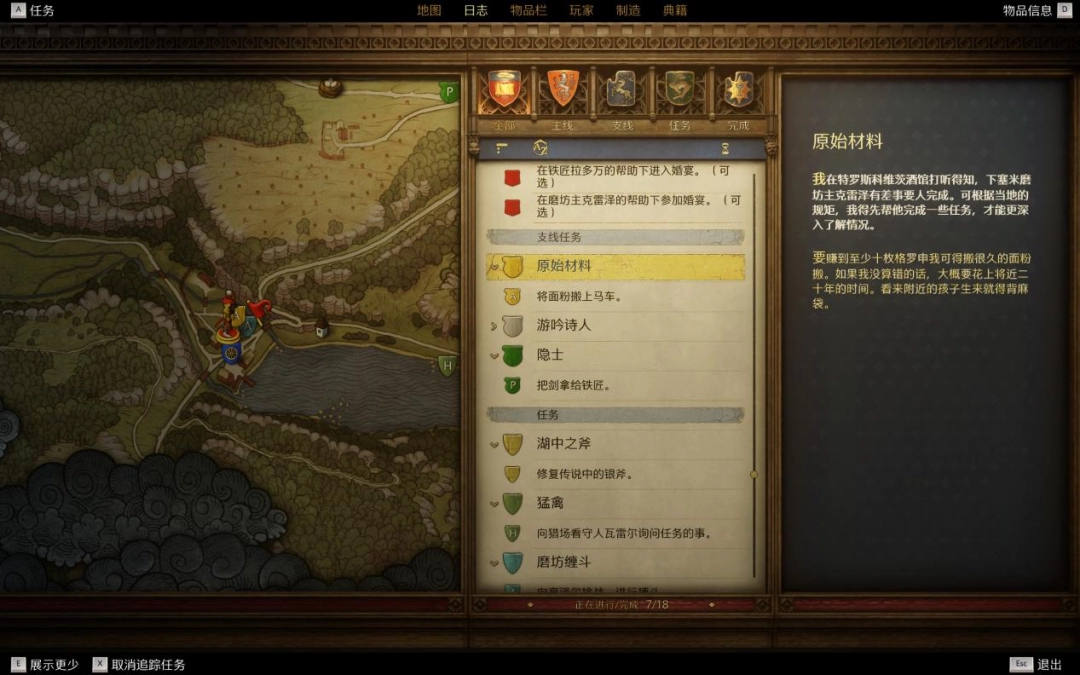The image size is (1080, 675).
Task: Sort the quest list alphabetically (A-Z icon)
Action: [x=540, y=148]
